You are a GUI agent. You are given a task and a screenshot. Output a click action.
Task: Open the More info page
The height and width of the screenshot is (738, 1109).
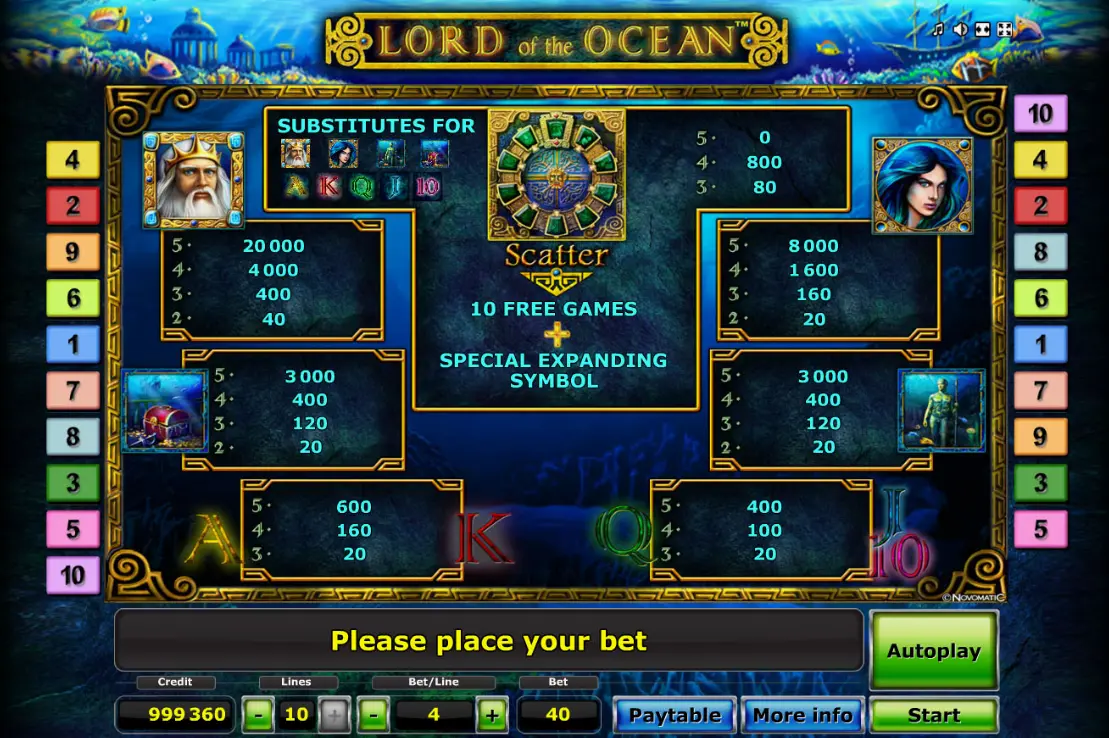tap(802, 716)
